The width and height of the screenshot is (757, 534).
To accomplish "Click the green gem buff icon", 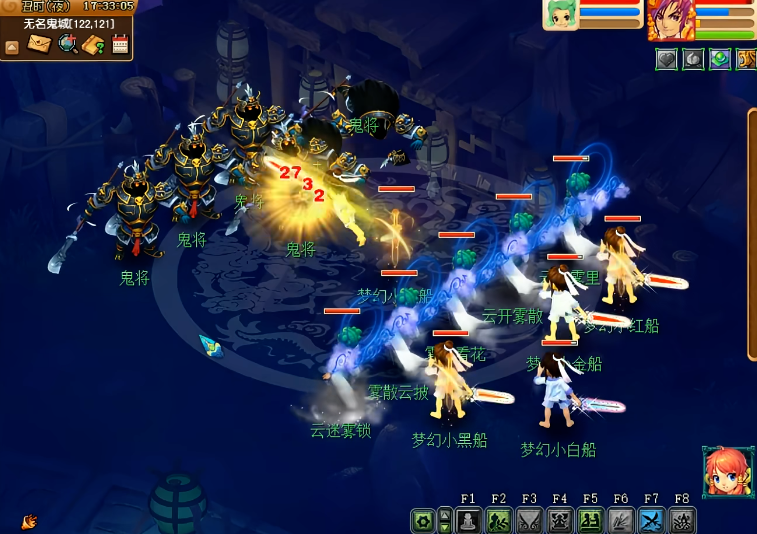I will pyautogui.click(x=720, y=59).
